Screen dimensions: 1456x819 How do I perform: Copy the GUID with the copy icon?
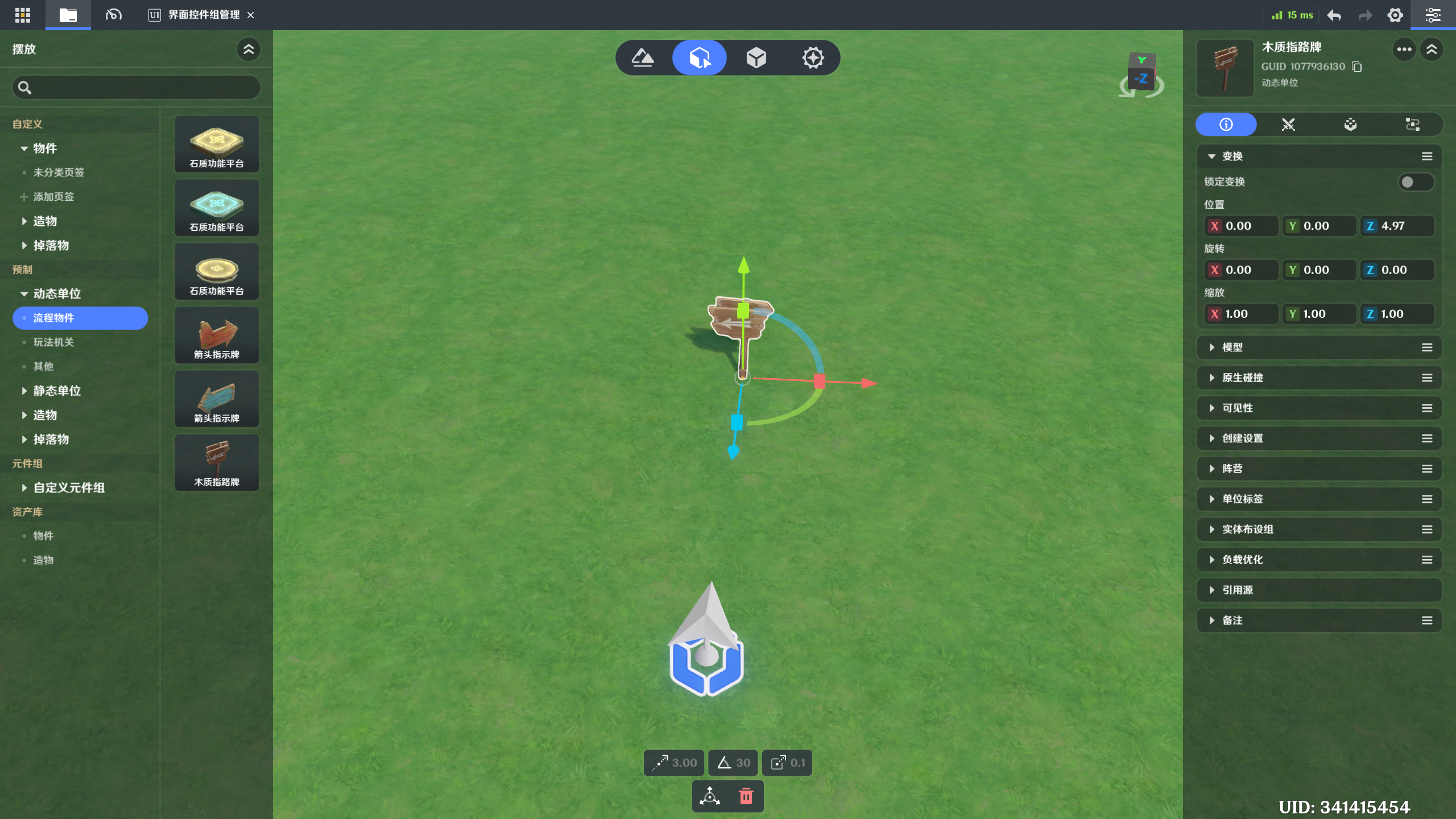click(x=1357, y=67)
